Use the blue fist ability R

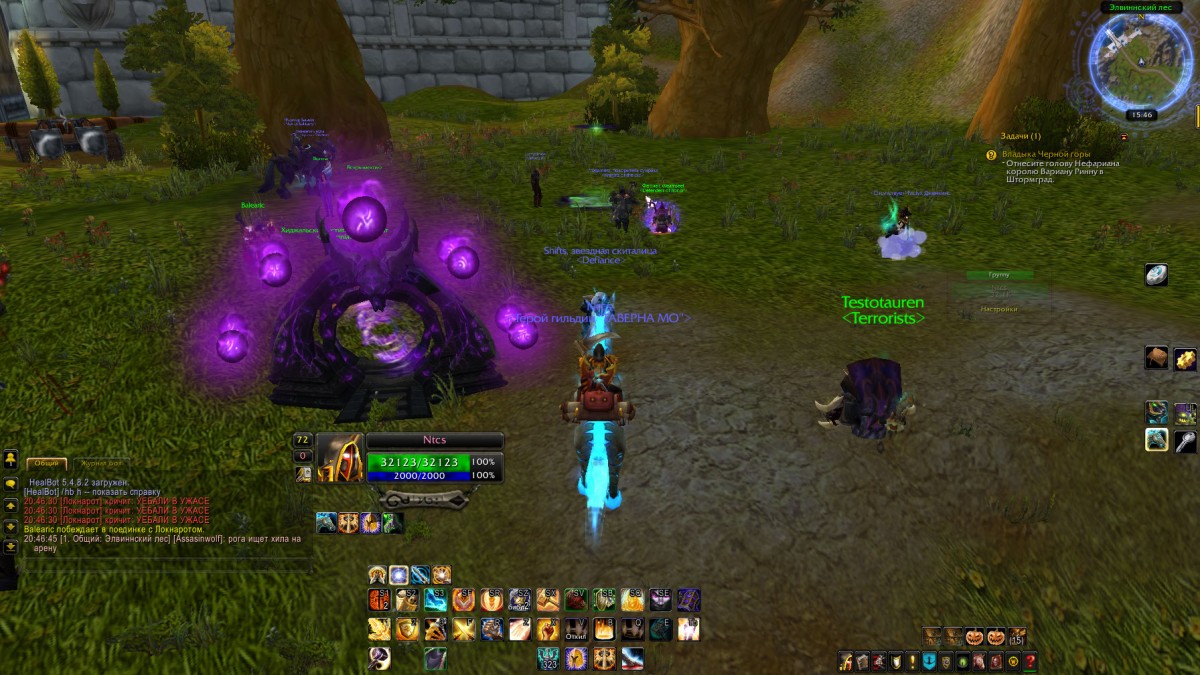(492, 629)
